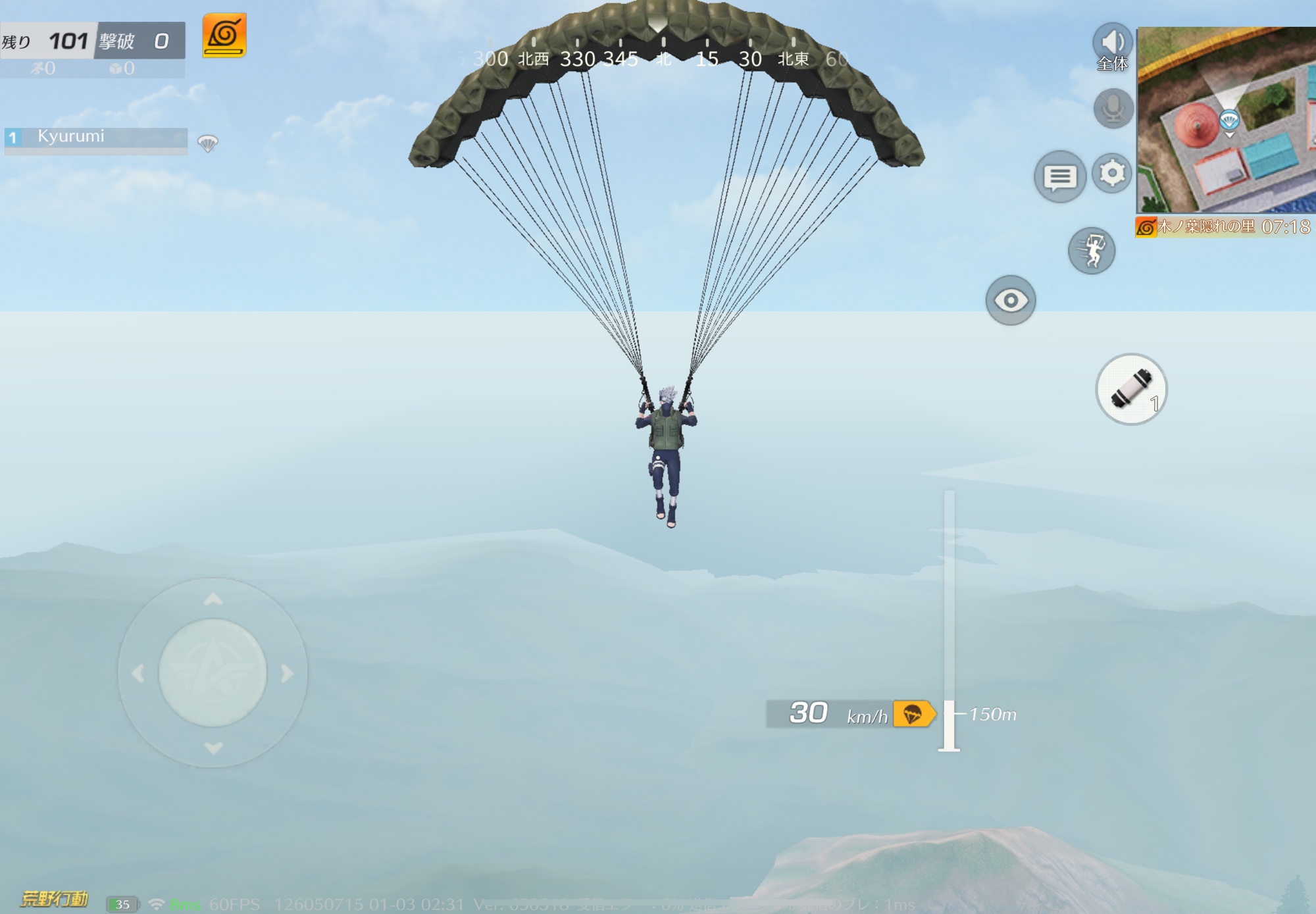Open the orange Konoha leaf event icon
Image resolution: width=1316 pixels, height=914 pixels.
(x=224, y=36)
